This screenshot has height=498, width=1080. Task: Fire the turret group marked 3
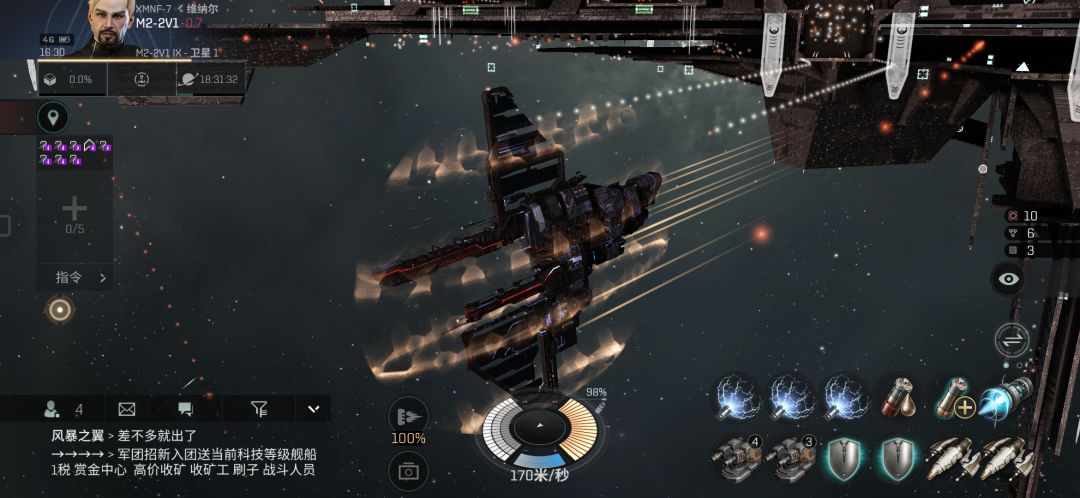pos(792,458)
